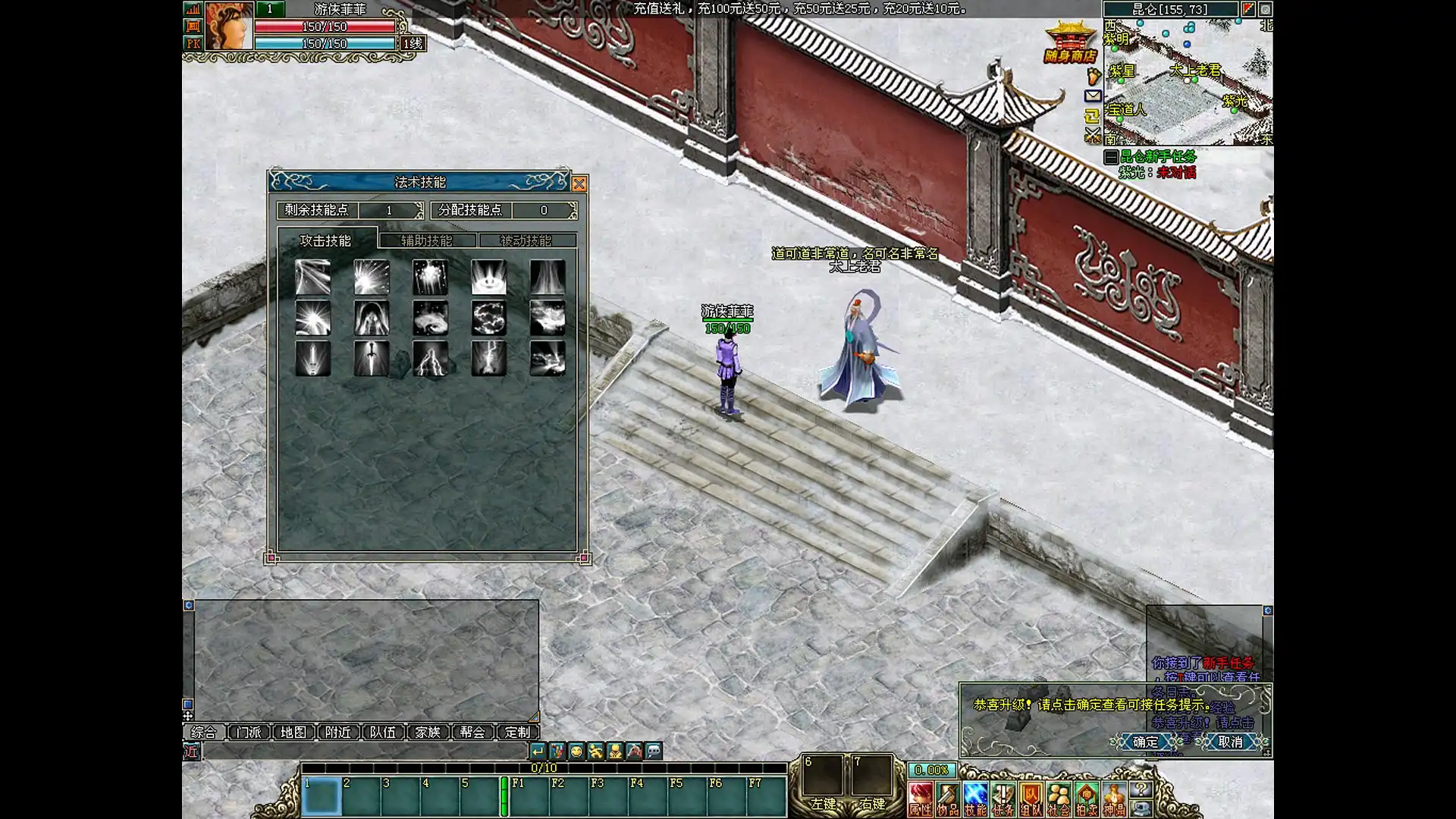The image size is (1456, 819).
Task: Switch chat to the 帮会 channel
Action: 472,732
